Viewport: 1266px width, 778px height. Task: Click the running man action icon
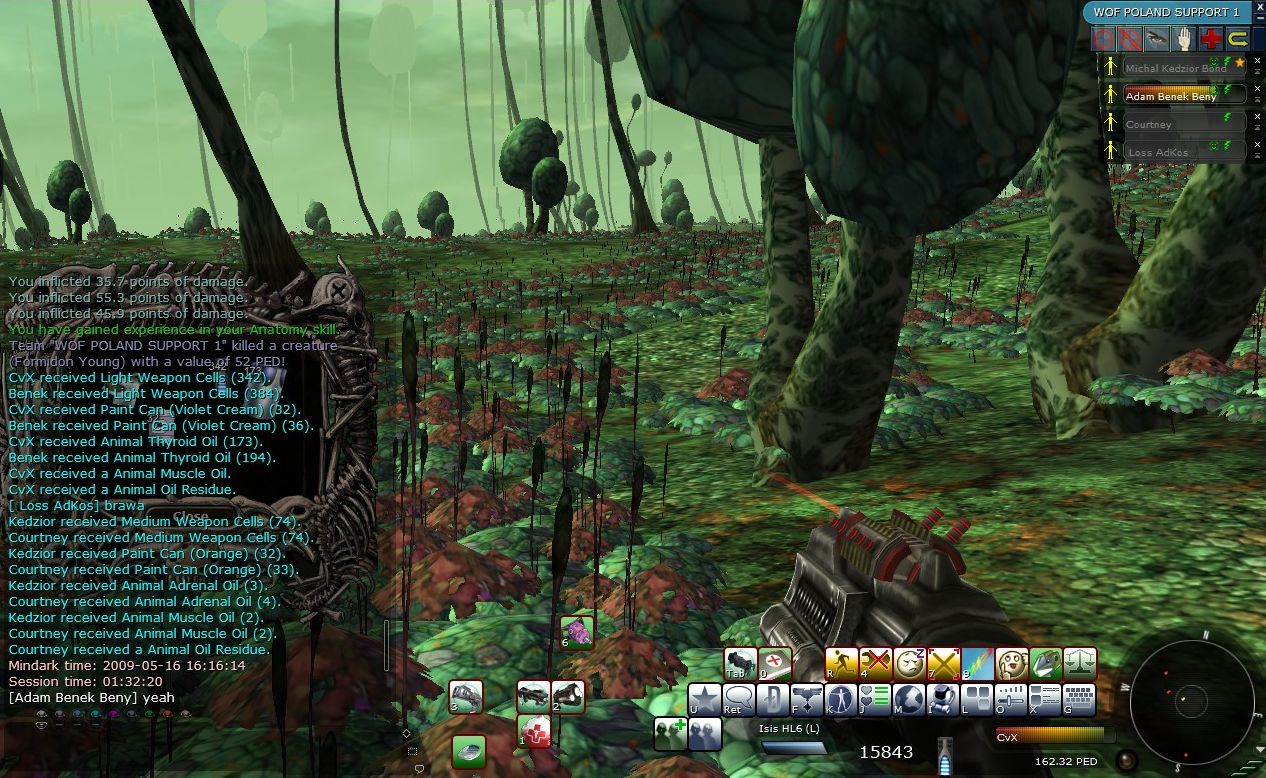(843, 663)
